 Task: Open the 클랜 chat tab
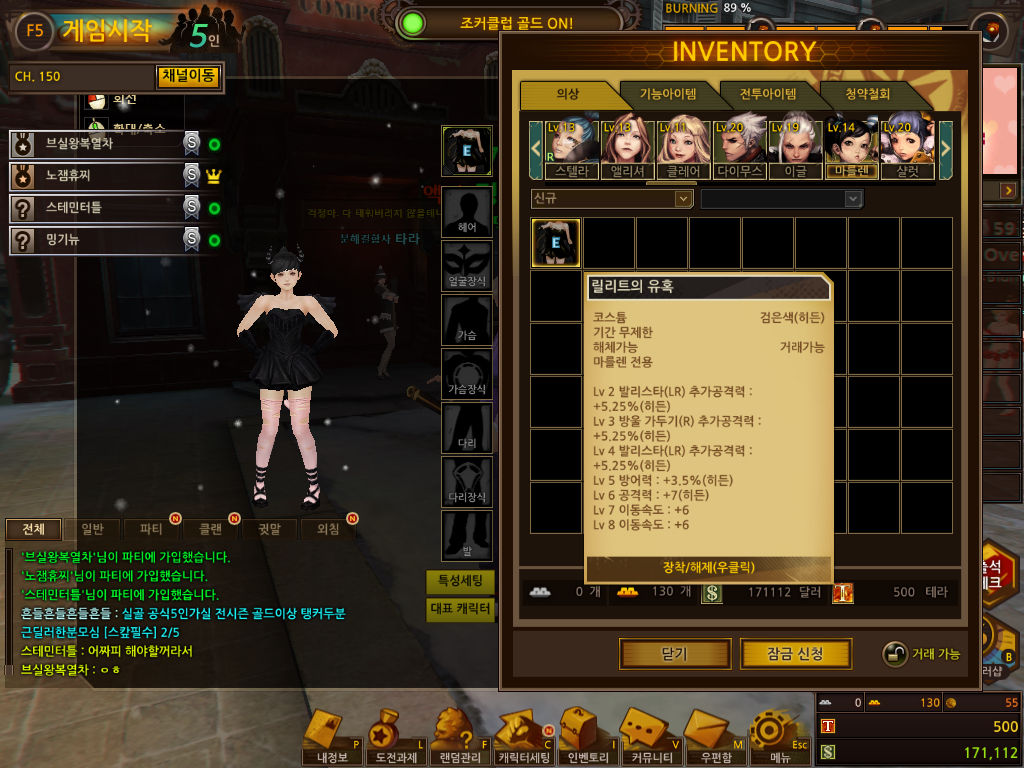coord(210,529)
